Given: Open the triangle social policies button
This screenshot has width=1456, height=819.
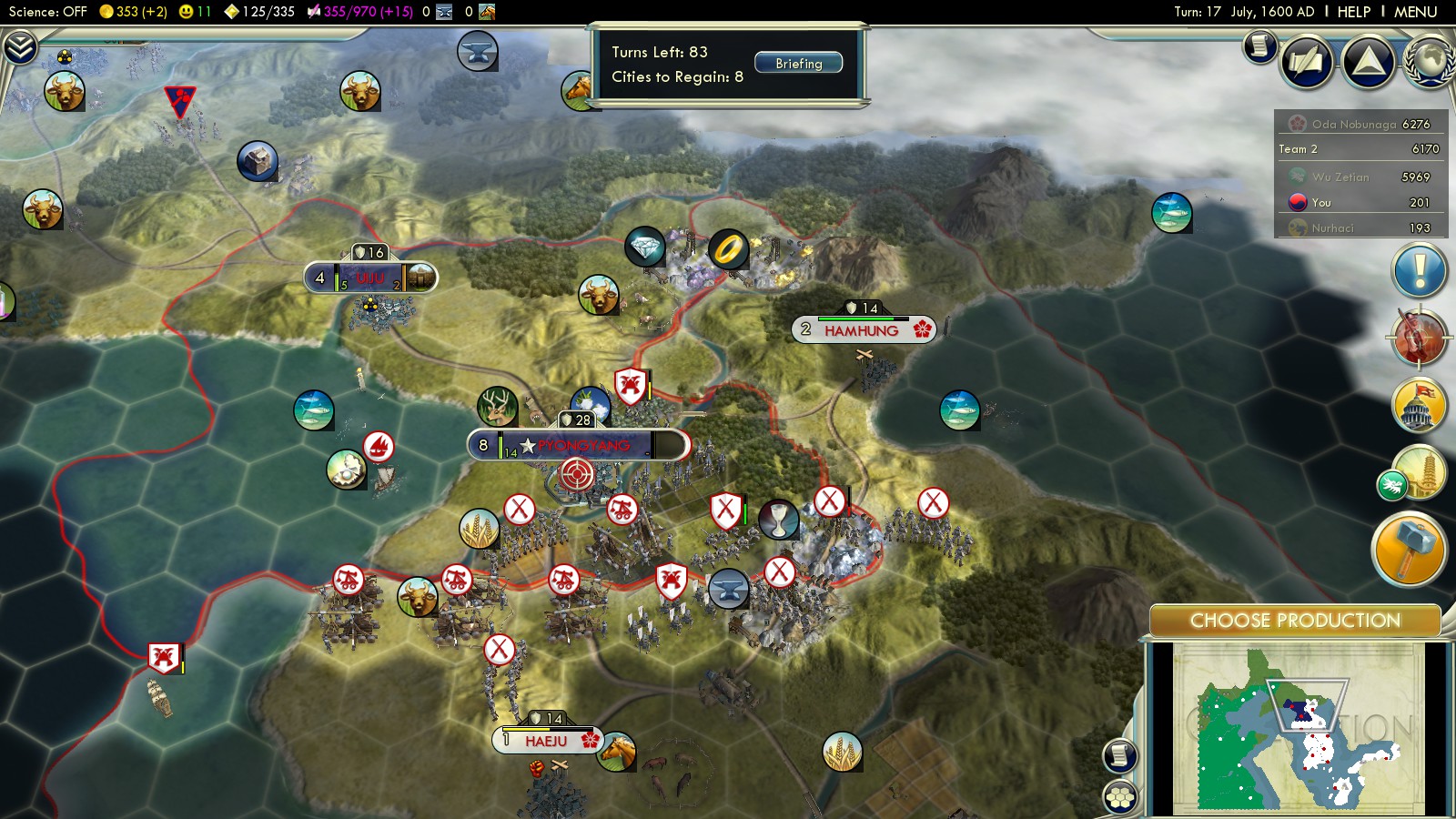Looking at the screenshot, I should 1368,62.
